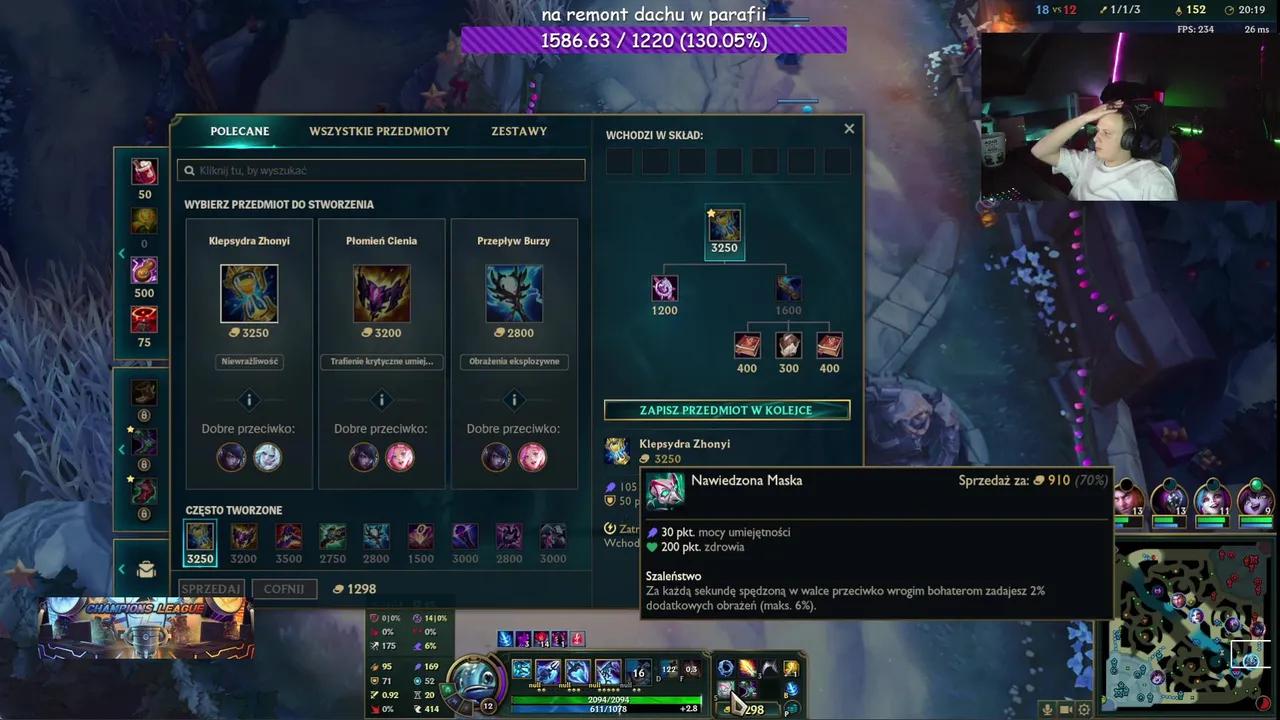This screenshot has width=1280, height=720.
Task: Select the first 3250 item under Często Tworzone
Action: (199, 537)
